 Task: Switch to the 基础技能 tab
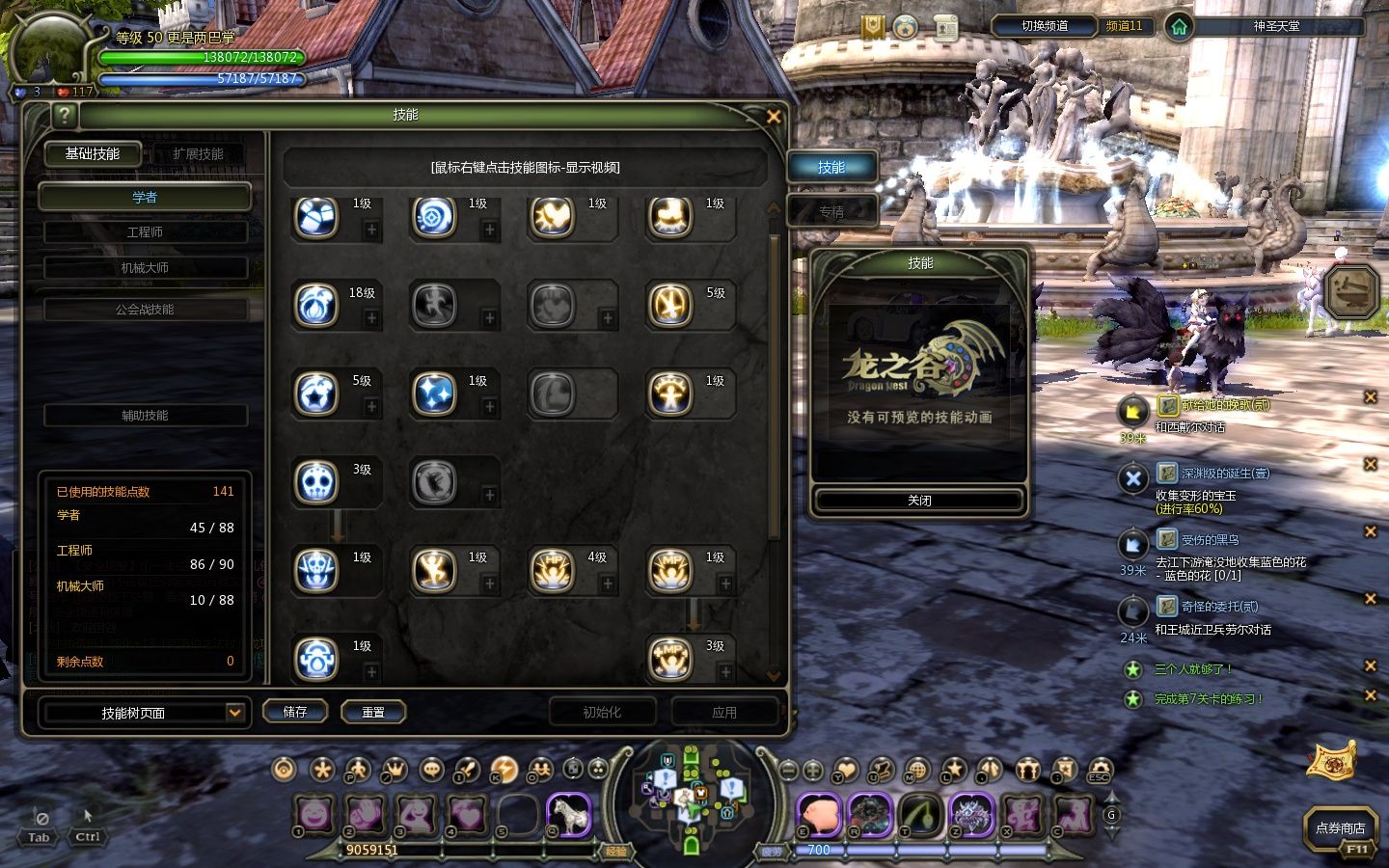93,154
